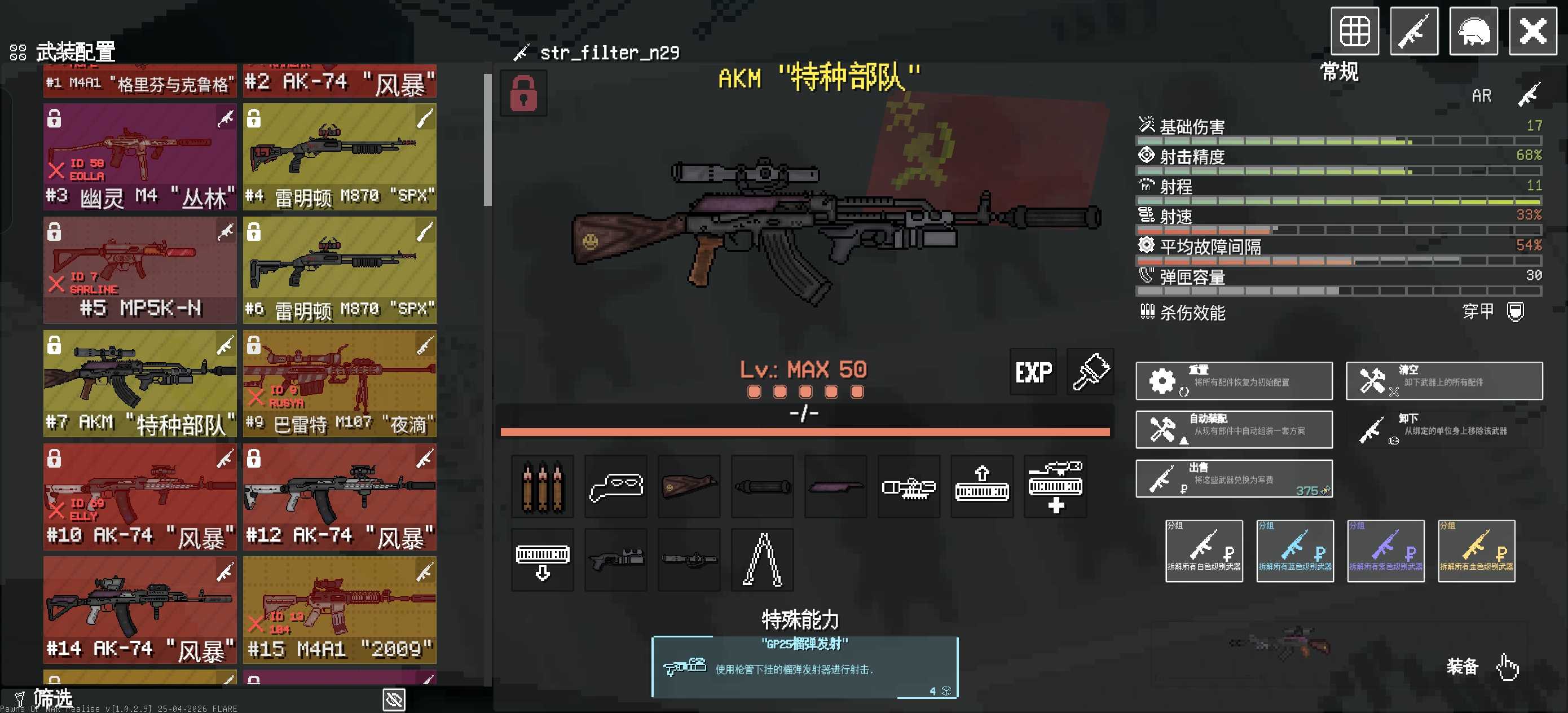Switch to the helmet equipment tab

pyautogui.click(x=1473, y=31)
